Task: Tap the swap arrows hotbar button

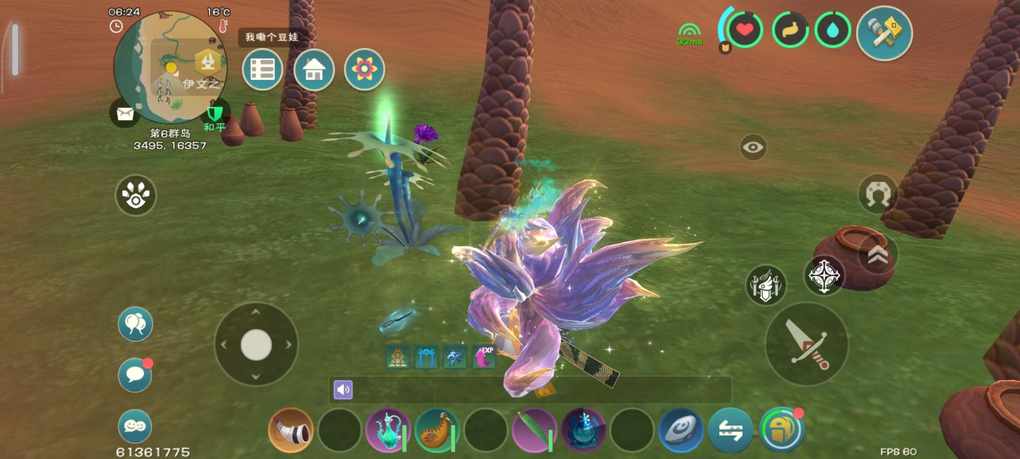Action: click(x=731, y=431)
